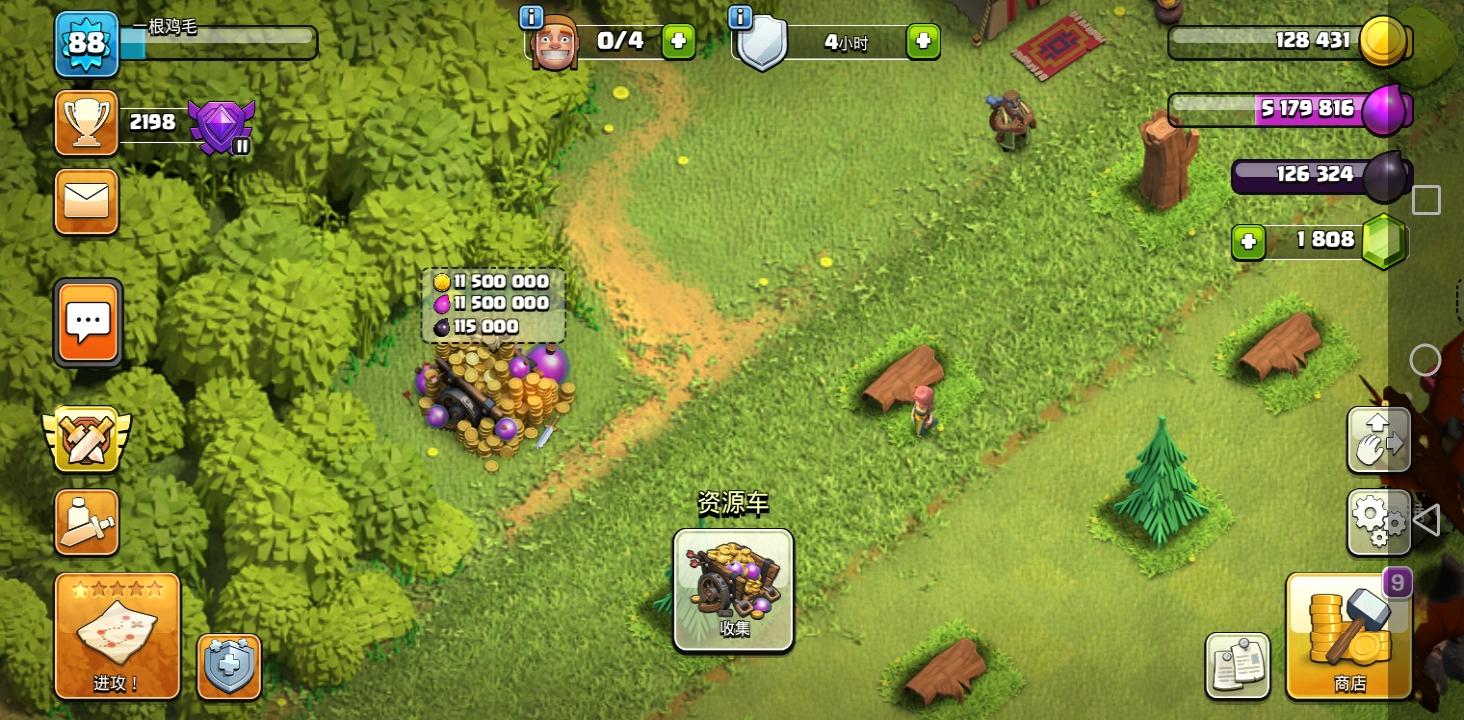Toggle the league badge beside the trophy count
The height and width of the screenshot is (720, 1464).
(x=220, y=126)
